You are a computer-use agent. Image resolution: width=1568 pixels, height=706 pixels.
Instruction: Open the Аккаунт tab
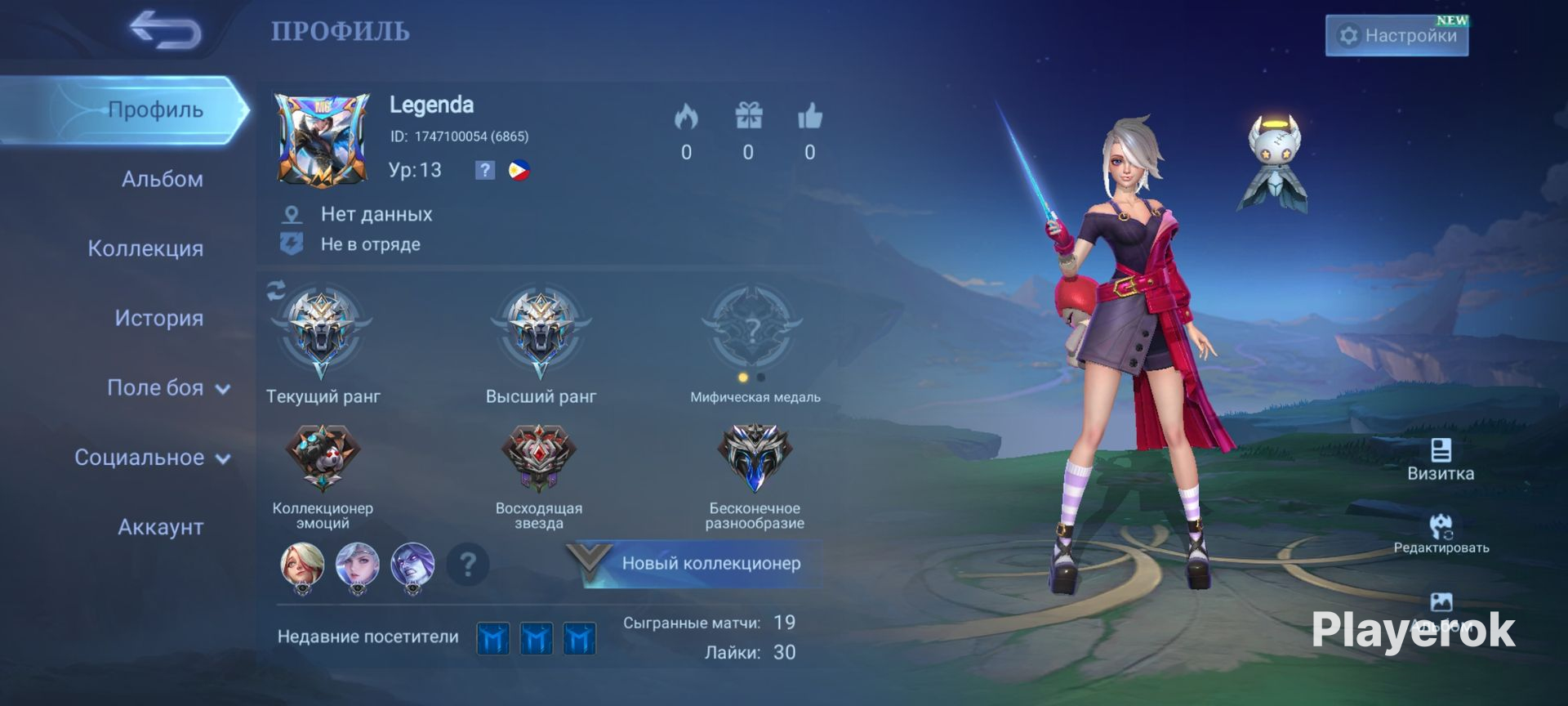click(160, 527)
